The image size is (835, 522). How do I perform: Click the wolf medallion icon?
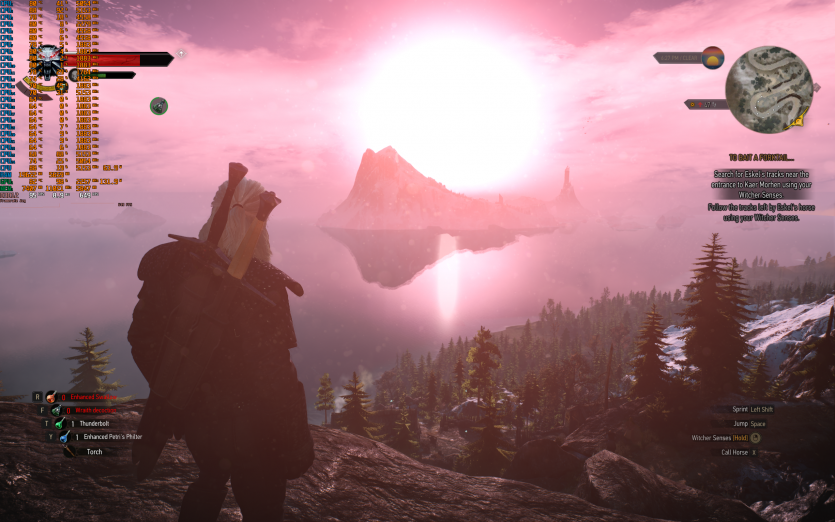click(48, 60)
